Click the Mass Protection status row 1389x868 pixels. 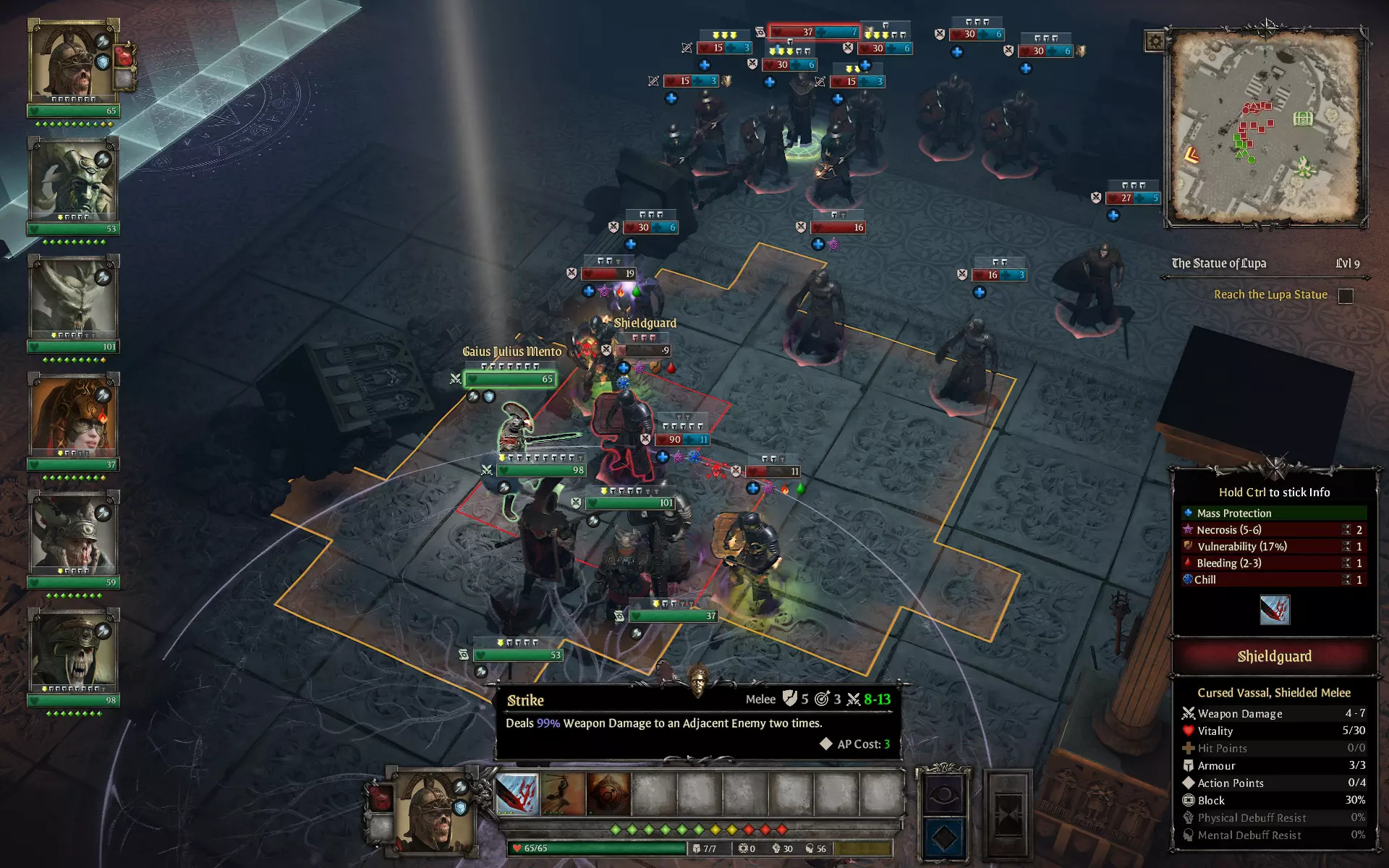pyautogui.click(x=1273, y=513)
